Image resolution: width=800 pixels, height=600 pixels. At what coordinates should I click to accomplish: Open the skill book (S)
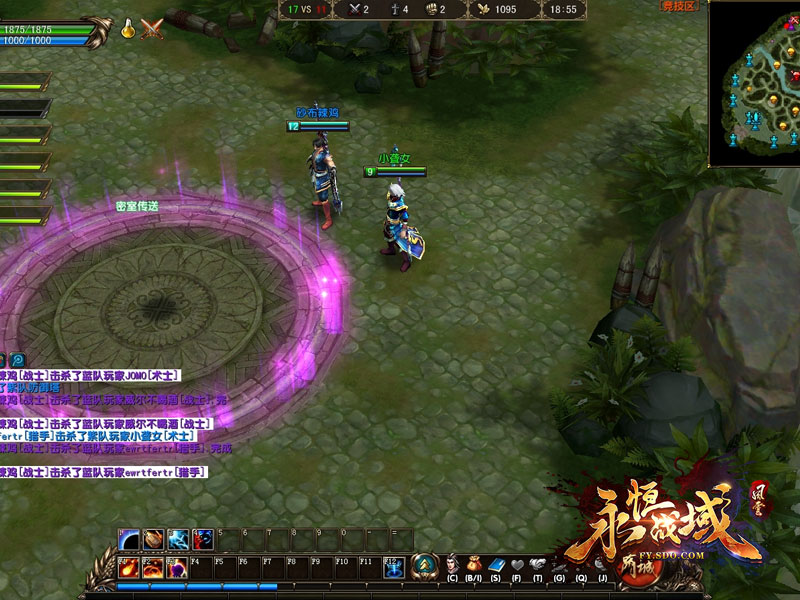pyautogui.click(x=496, y=566)
